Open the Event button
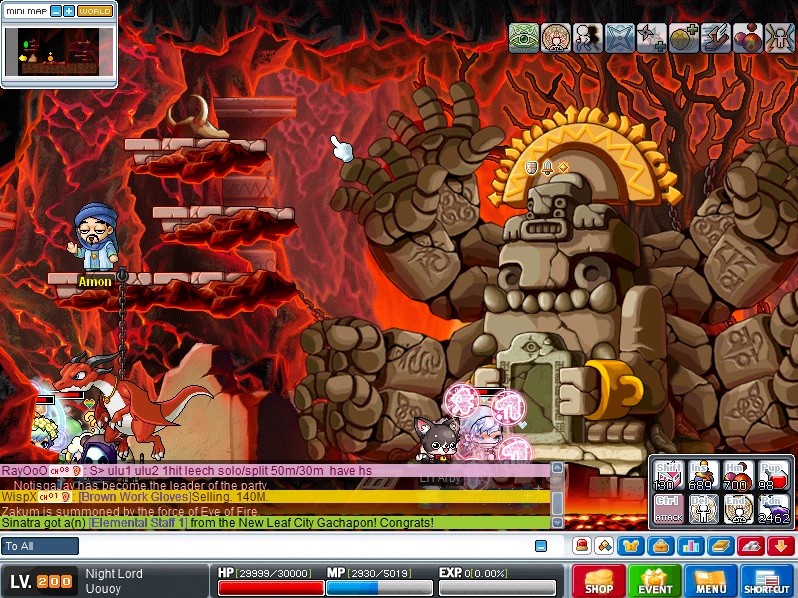The width and height of the screenshot is (798, 598). pyautogui.click(x=656, y=581)
